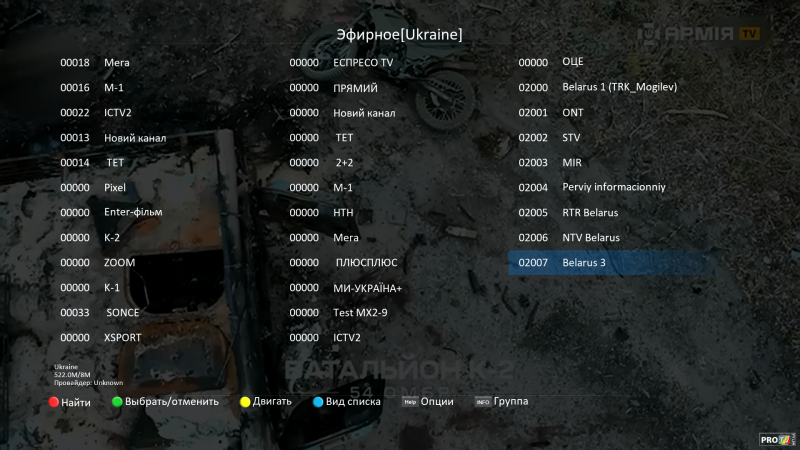Select the ONT channel entry
The height and width of the screenshot is (450, 800).
point(572,112)
